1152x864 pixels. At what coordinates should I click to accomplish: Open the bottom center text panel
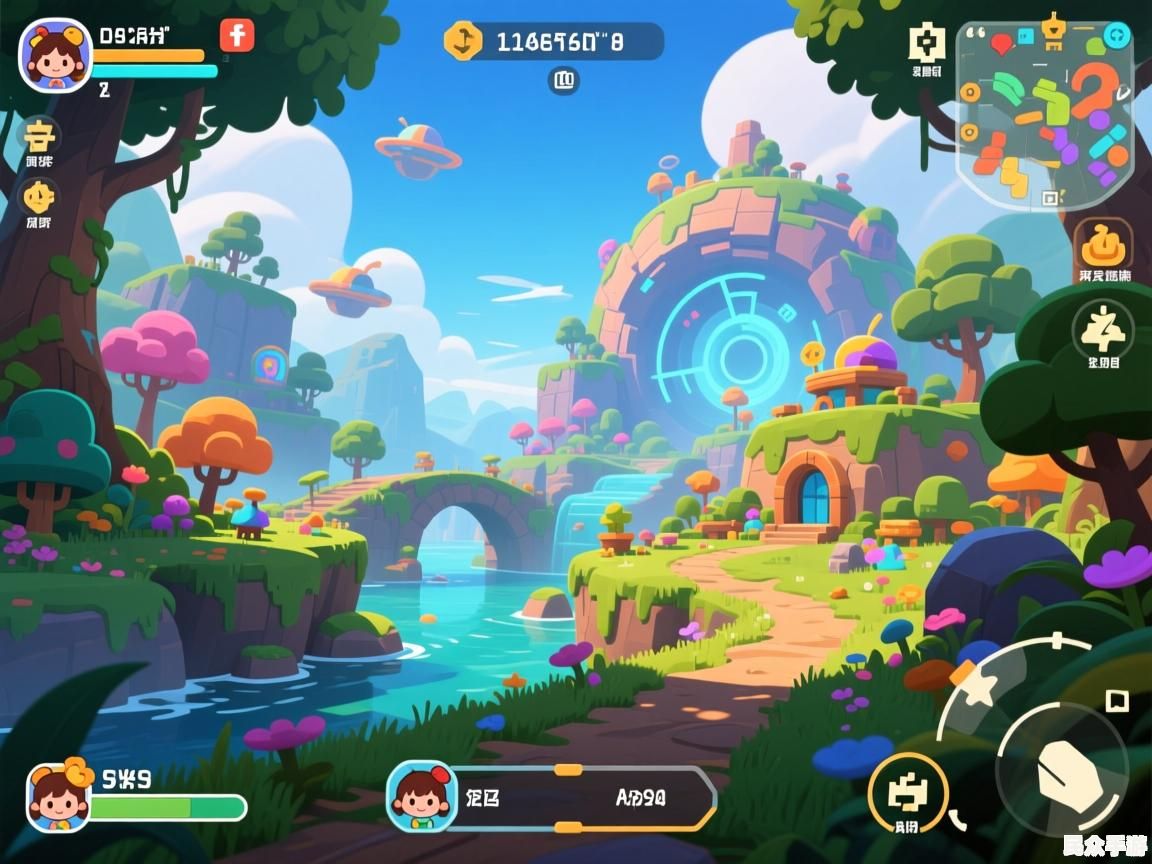click(x=580, y=798)
